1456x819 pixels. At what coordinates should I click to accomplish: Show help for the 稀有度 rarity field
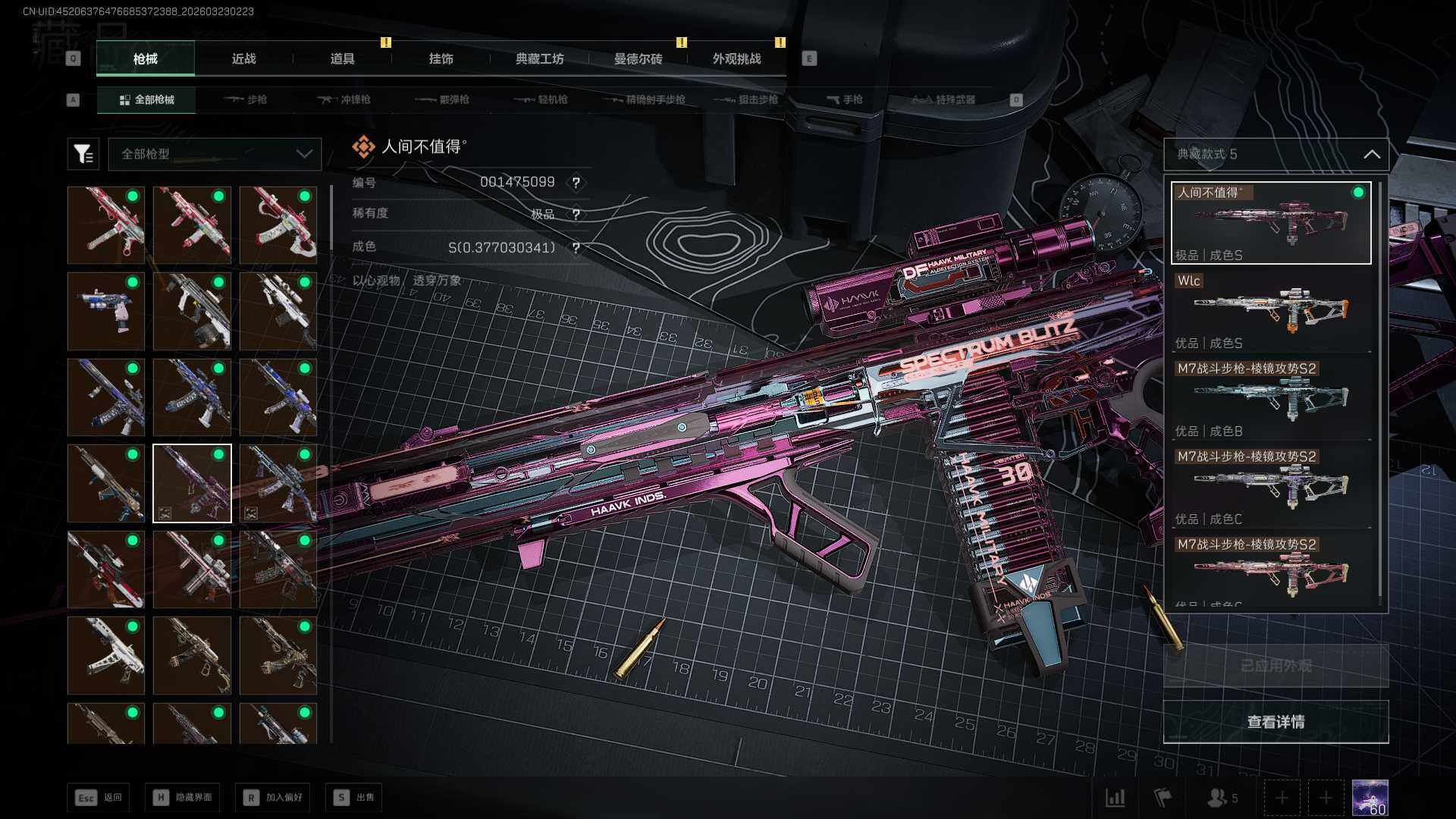coord(576,215)
